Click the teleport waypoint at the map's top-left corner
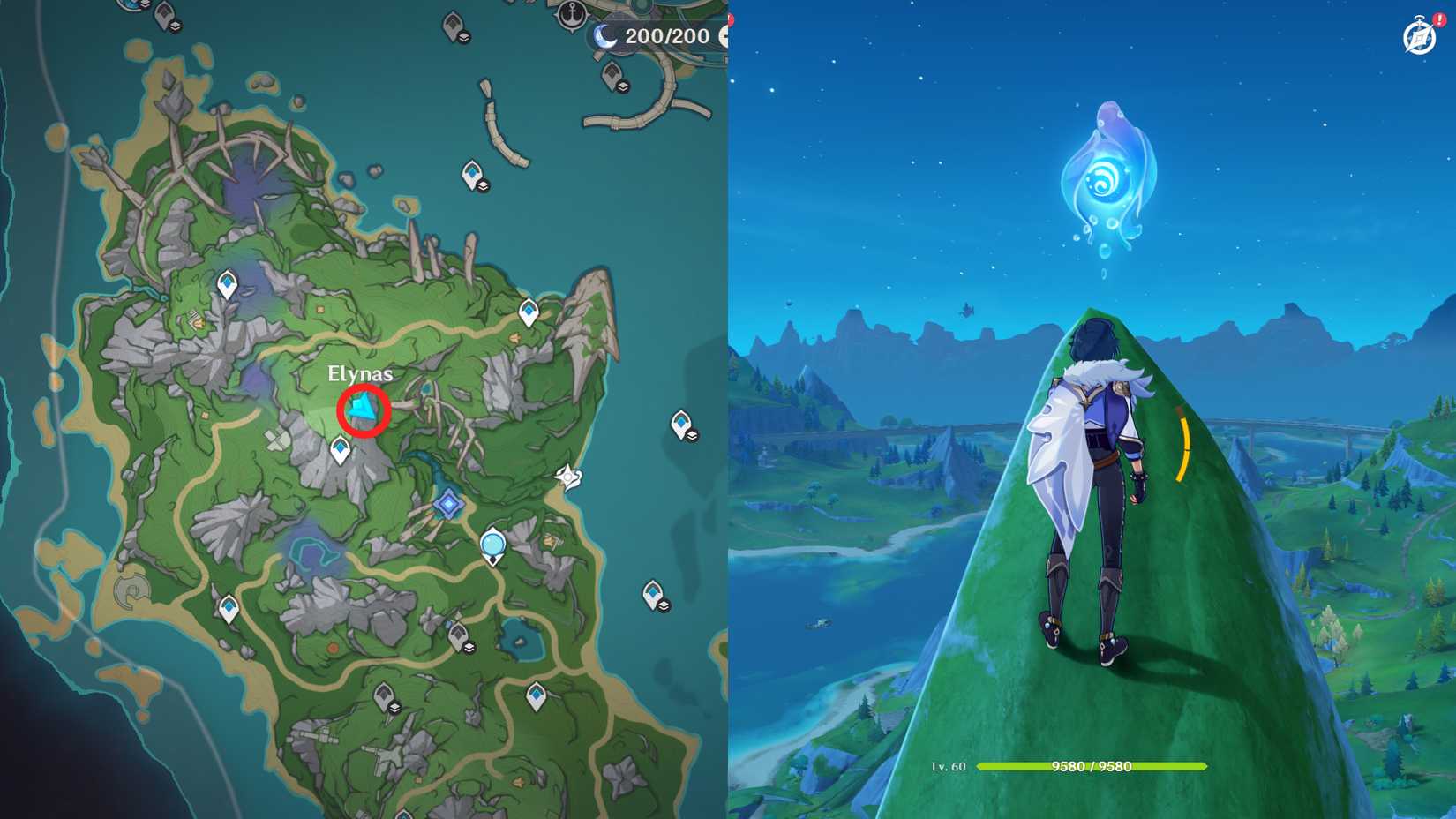The height and width of the screenshot is (819, 1456). pos(164,16)
